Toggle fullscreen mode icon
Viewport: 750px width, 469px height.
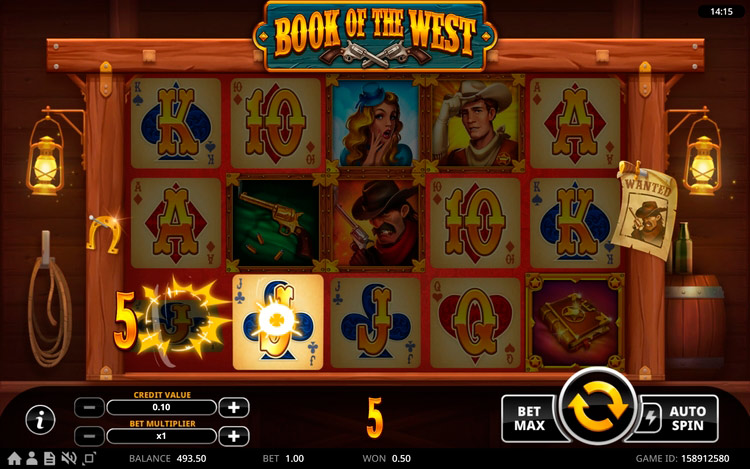(89, 459)
